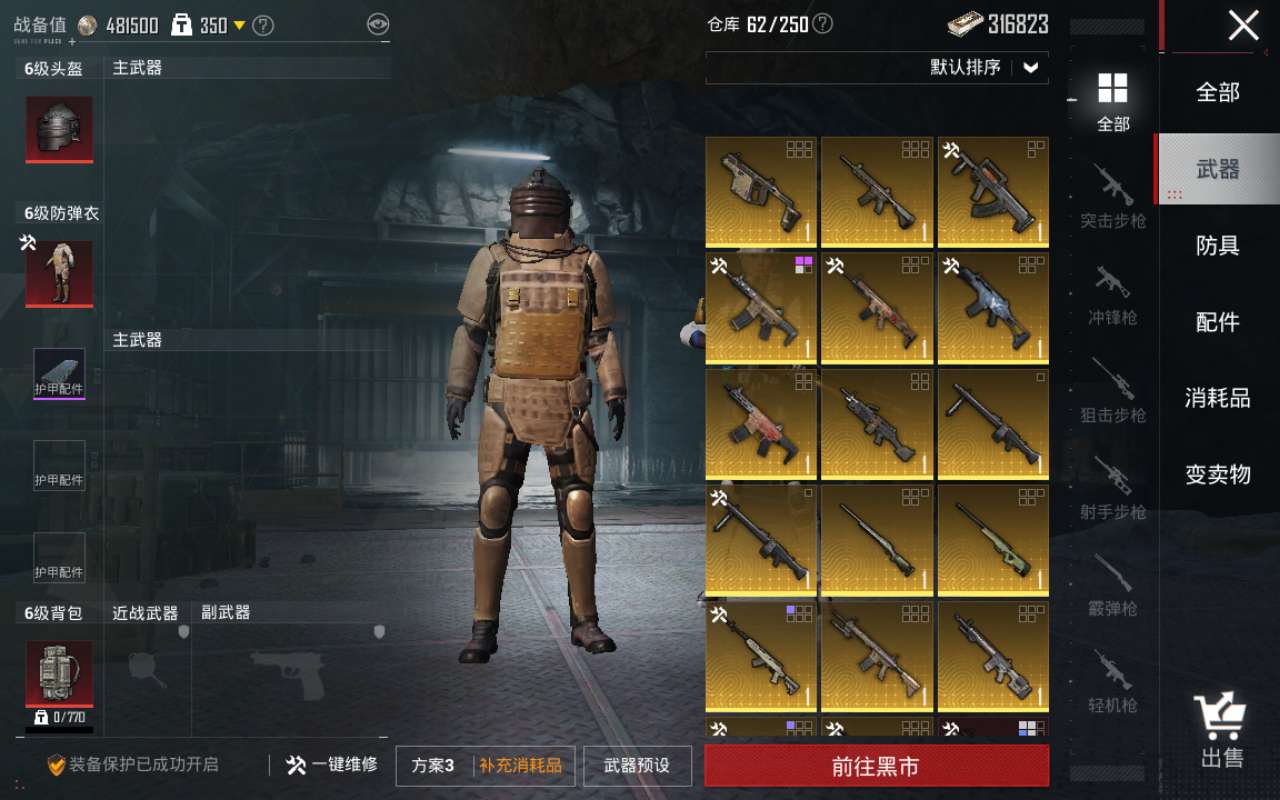Image resolution: width=1280 pixels, height=800 pixels.
Task: Select the level 6 helmet slot
Action: [x=59, y=129]
